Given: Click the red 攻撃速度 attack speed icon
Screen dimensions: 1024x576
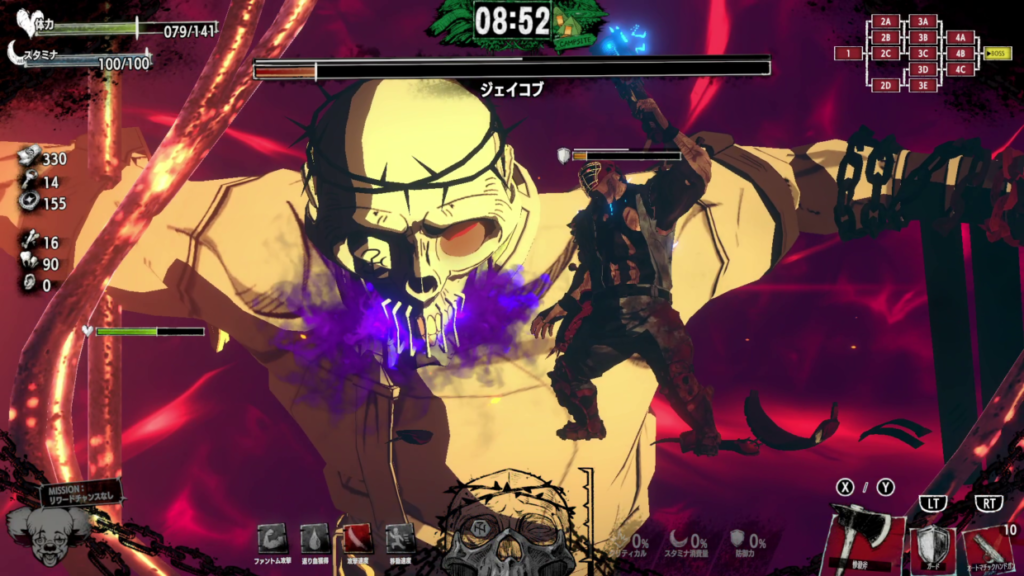Looking at the screenshot, I should (358, 539).
